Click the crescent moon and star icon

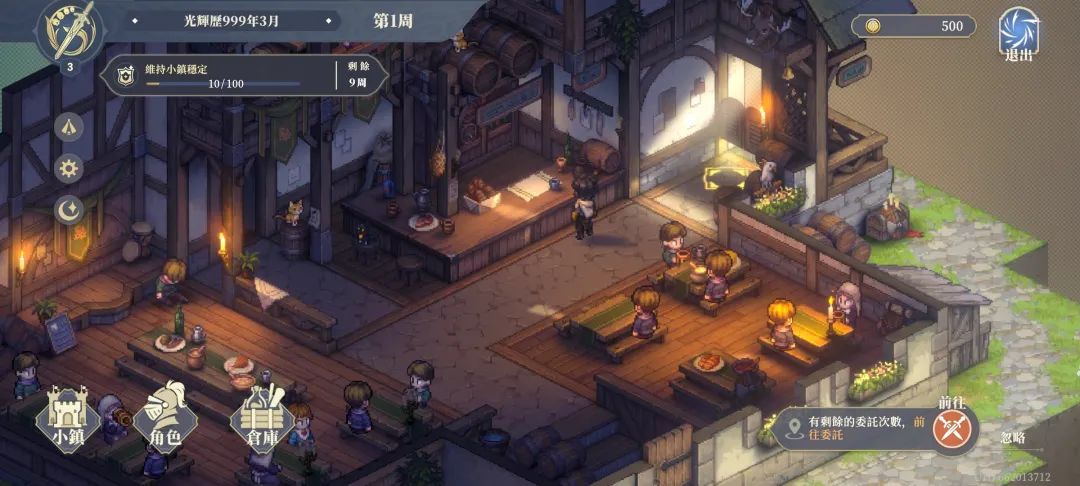pyautogui.click(x=69, y=208)
